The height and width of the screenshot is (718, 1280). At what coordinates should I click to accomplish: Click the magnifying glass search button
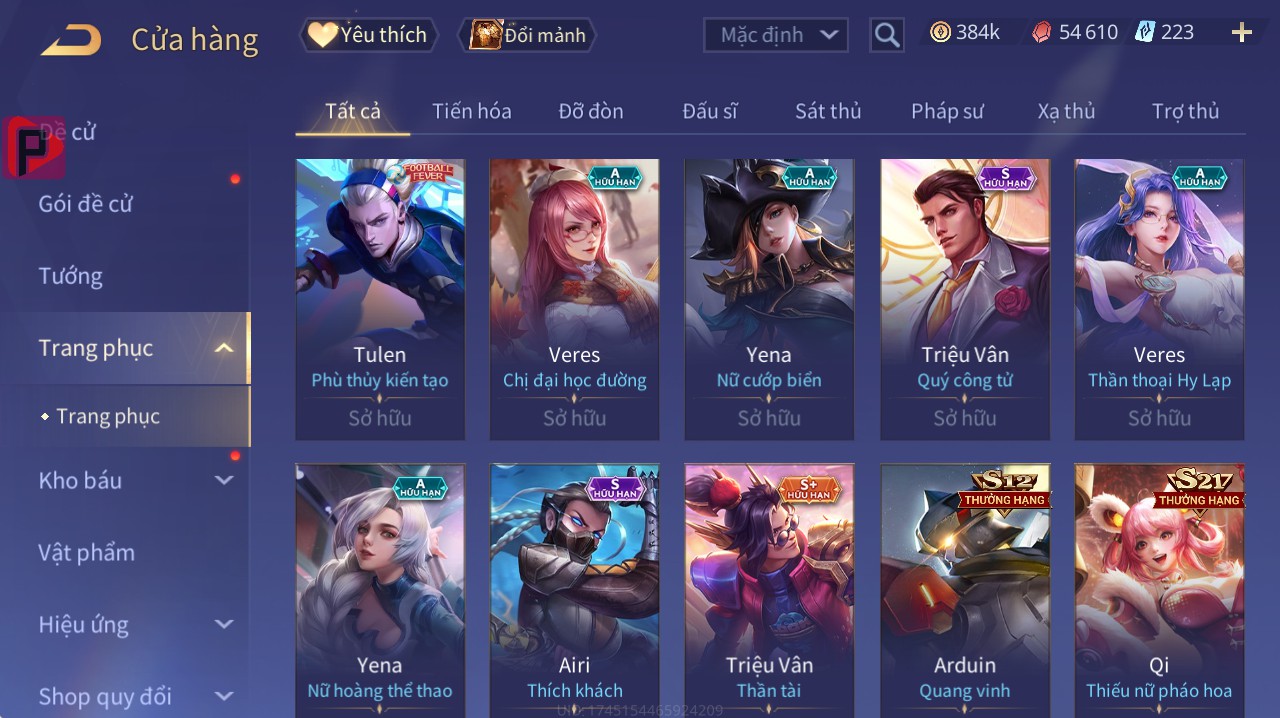[x=887, y=35]
